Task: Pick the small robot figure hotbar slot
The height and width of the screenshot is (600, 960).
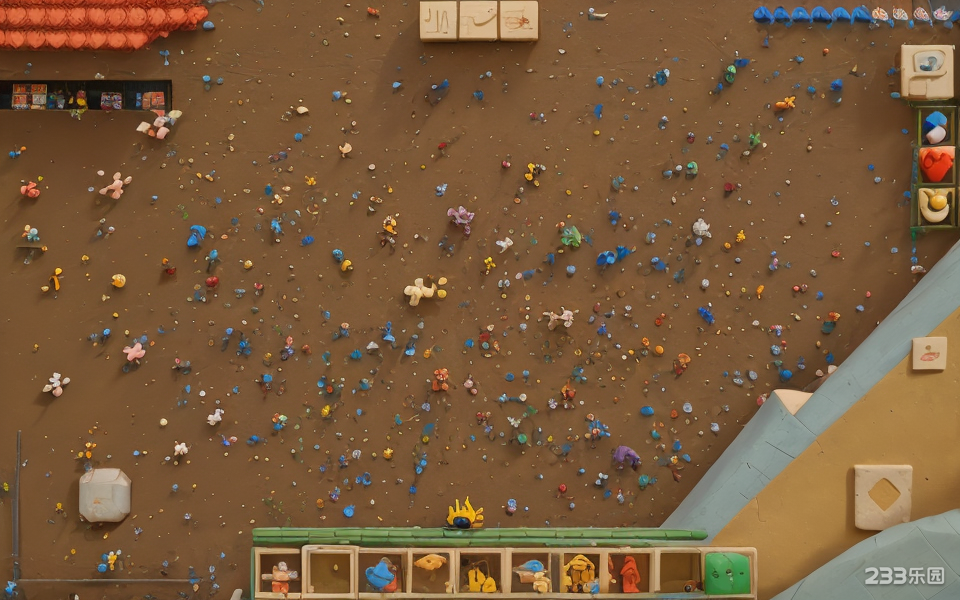Action: pyautogui.click(x=279, y=574)
